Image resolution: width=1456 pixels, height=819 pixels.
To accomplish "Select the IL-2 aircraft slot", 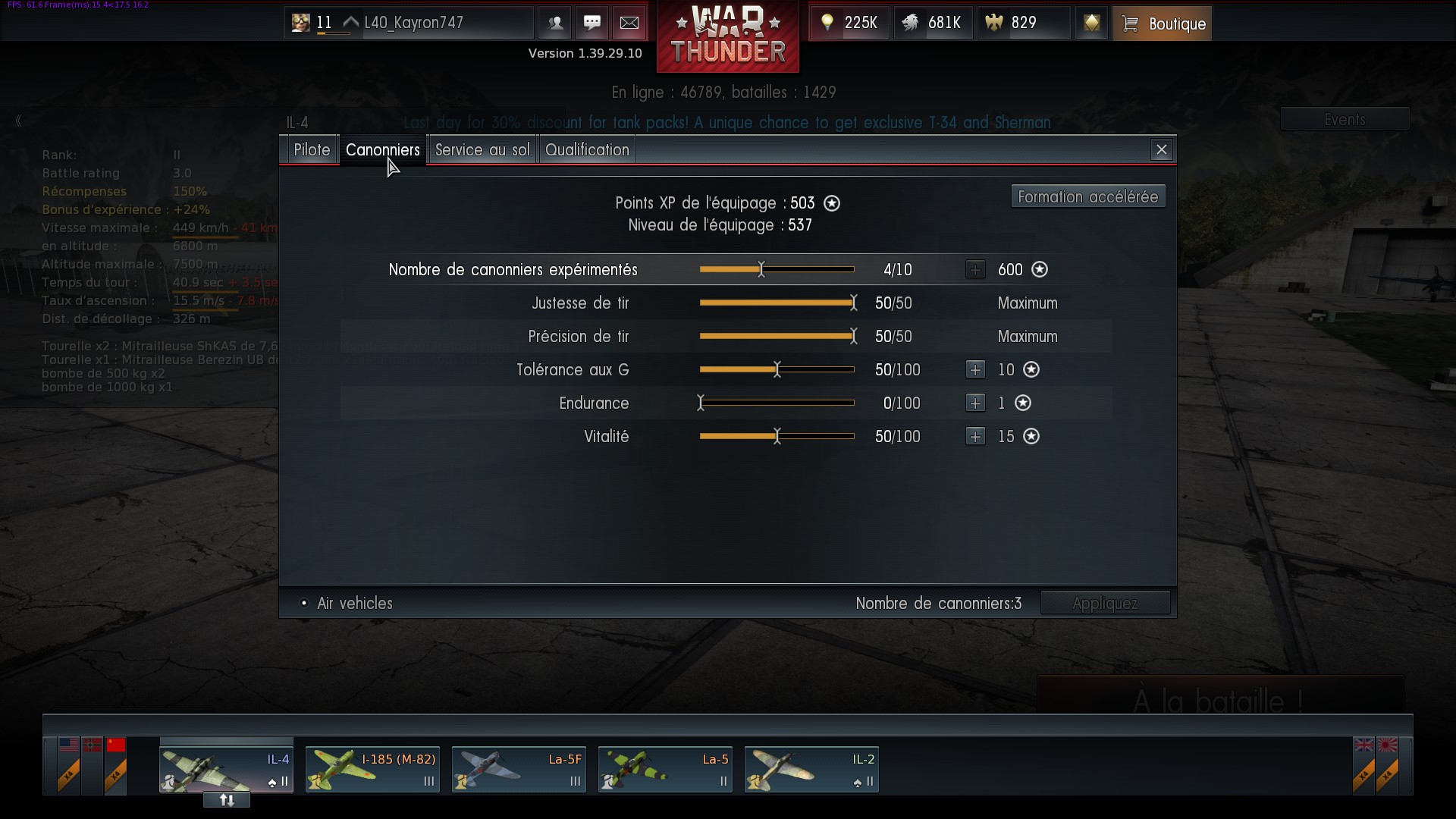I will pos(811,770).
